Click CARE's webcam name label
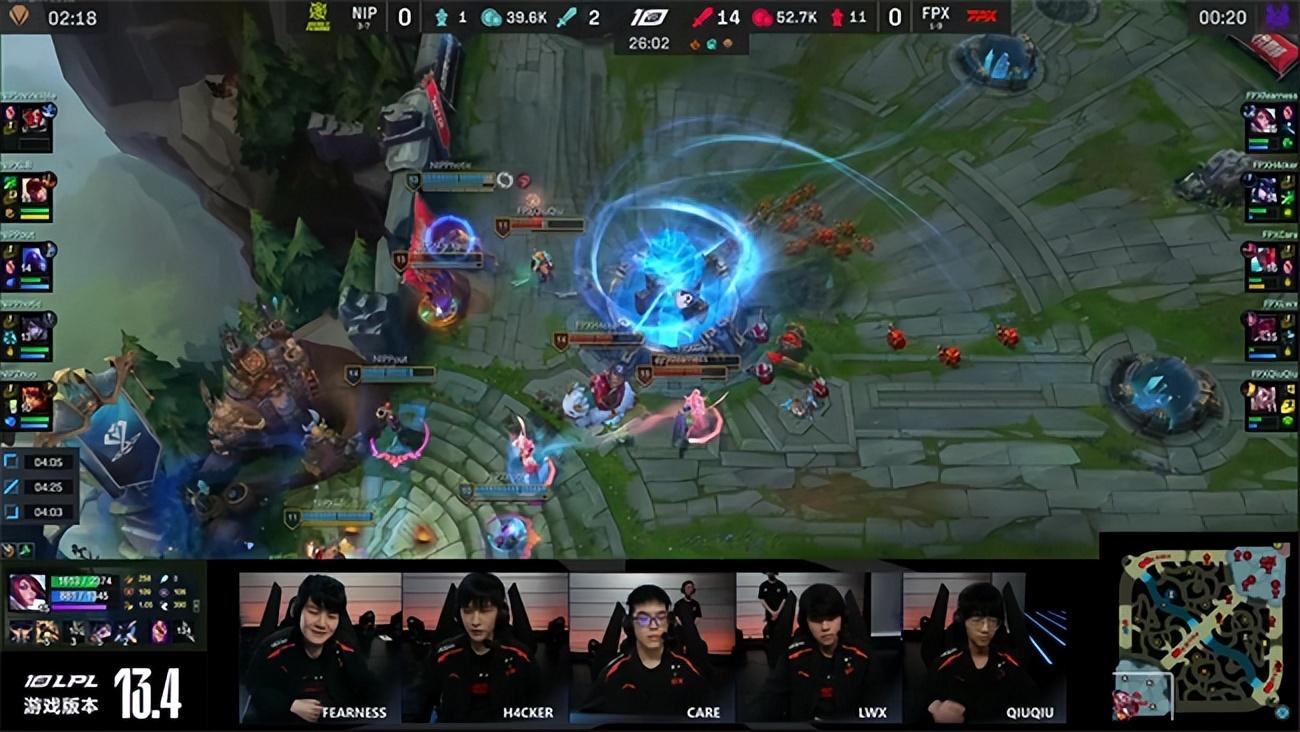 click(x=703, y=713)
